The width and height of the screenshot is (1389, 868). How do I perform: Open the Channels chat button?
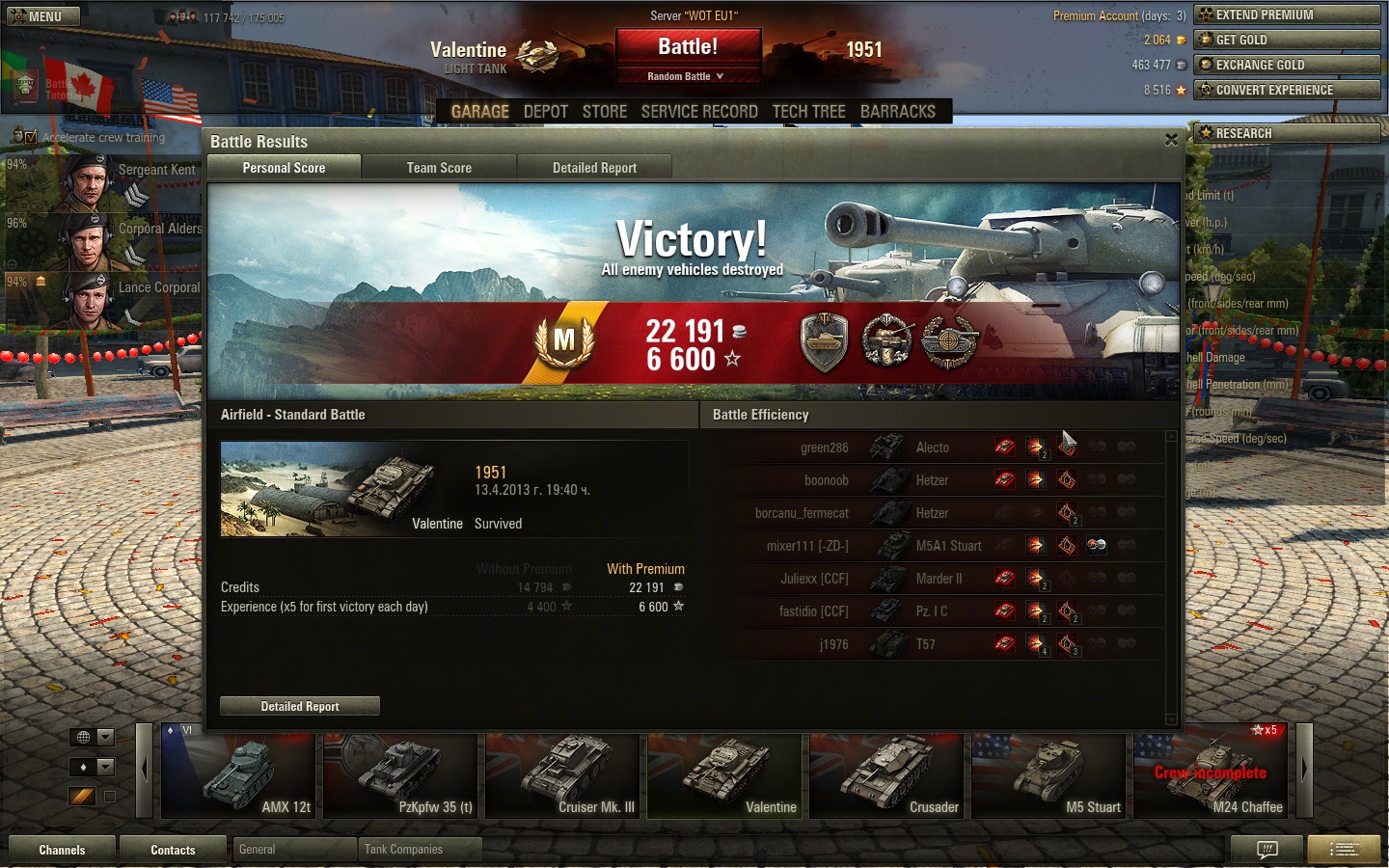click(63, 850)
